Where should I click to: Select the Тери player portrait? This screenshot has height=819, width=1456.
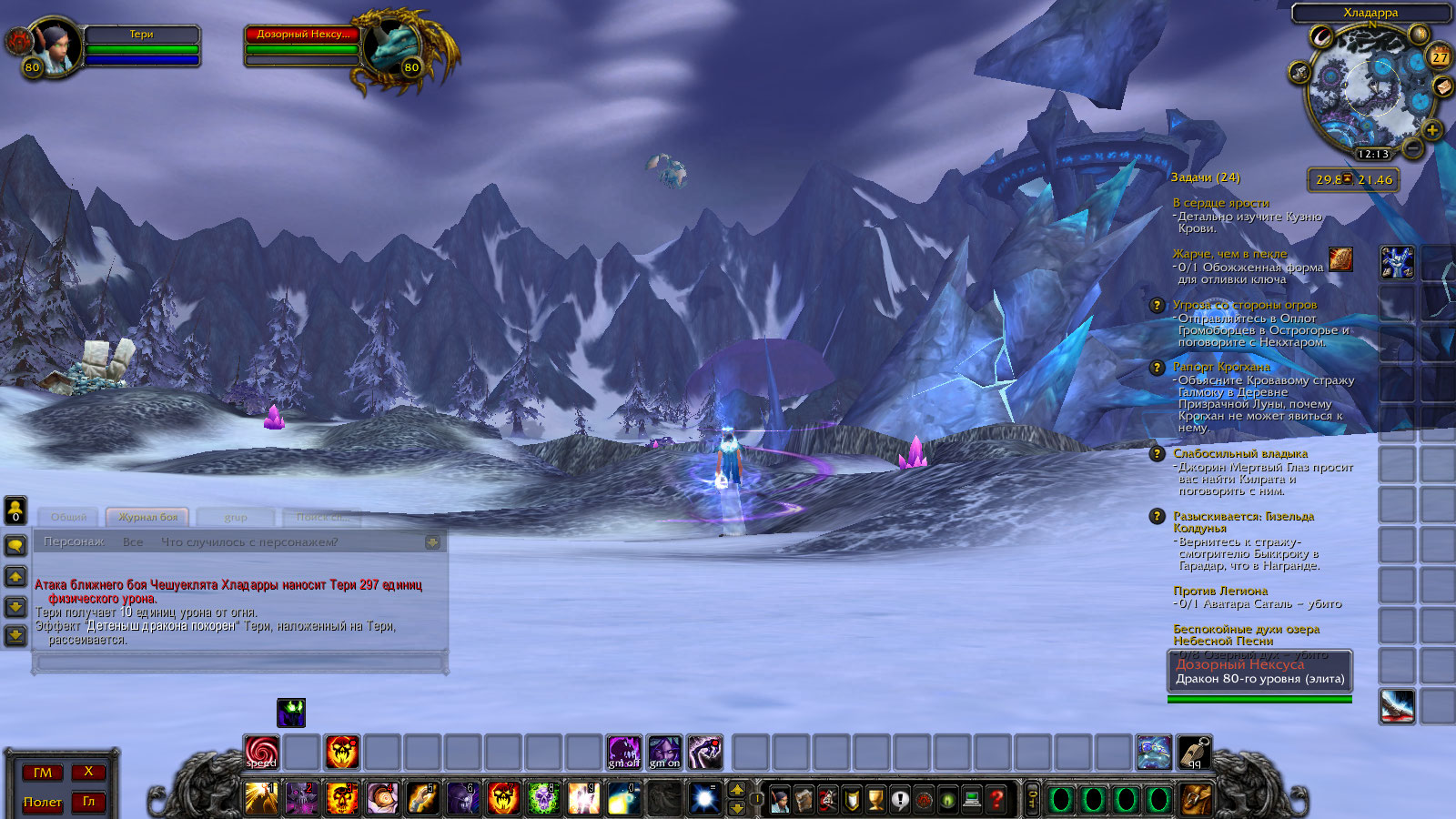[55, 45]
